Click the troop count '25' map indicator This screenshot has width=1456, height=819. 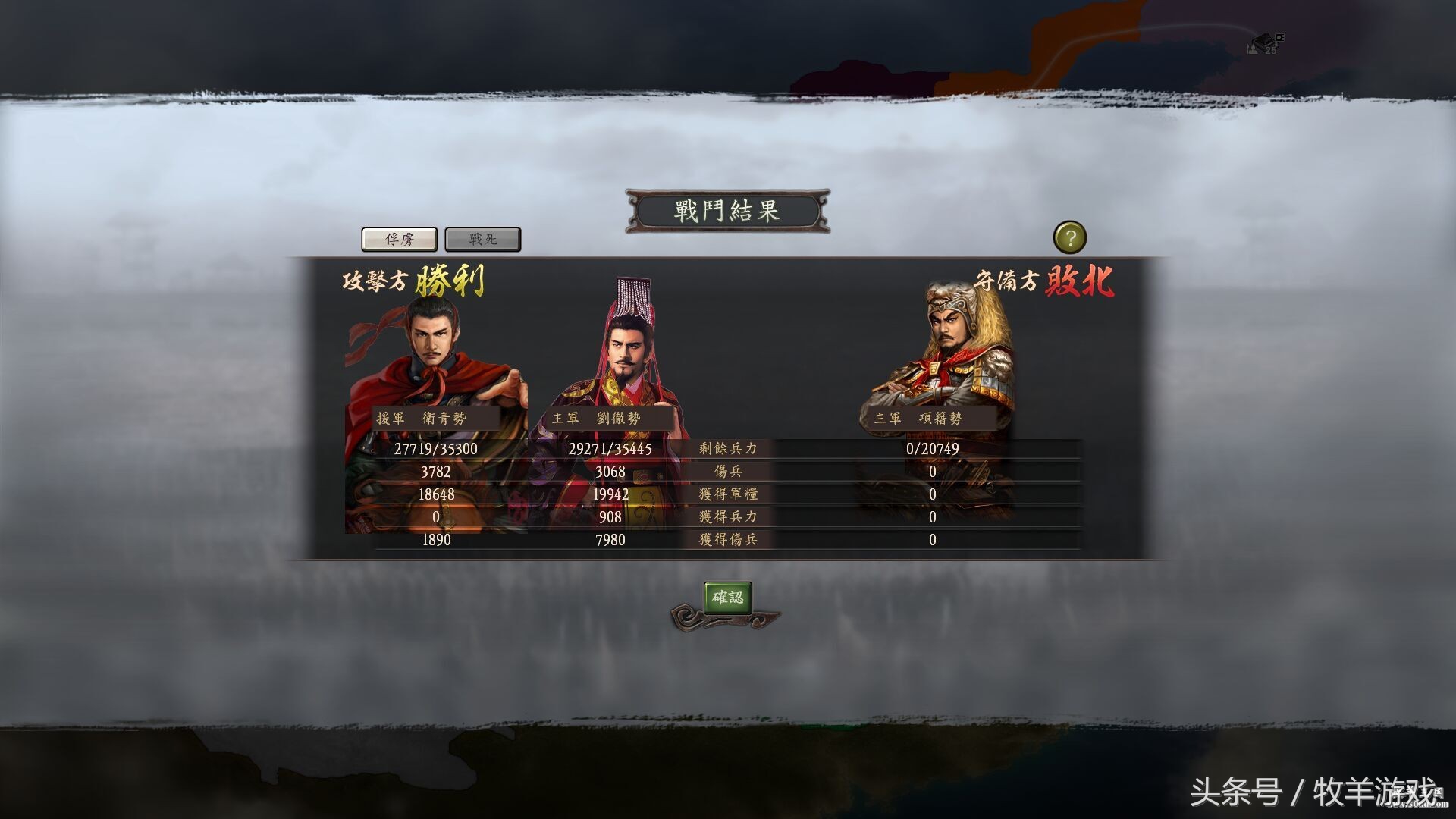tap(1270, 52)
